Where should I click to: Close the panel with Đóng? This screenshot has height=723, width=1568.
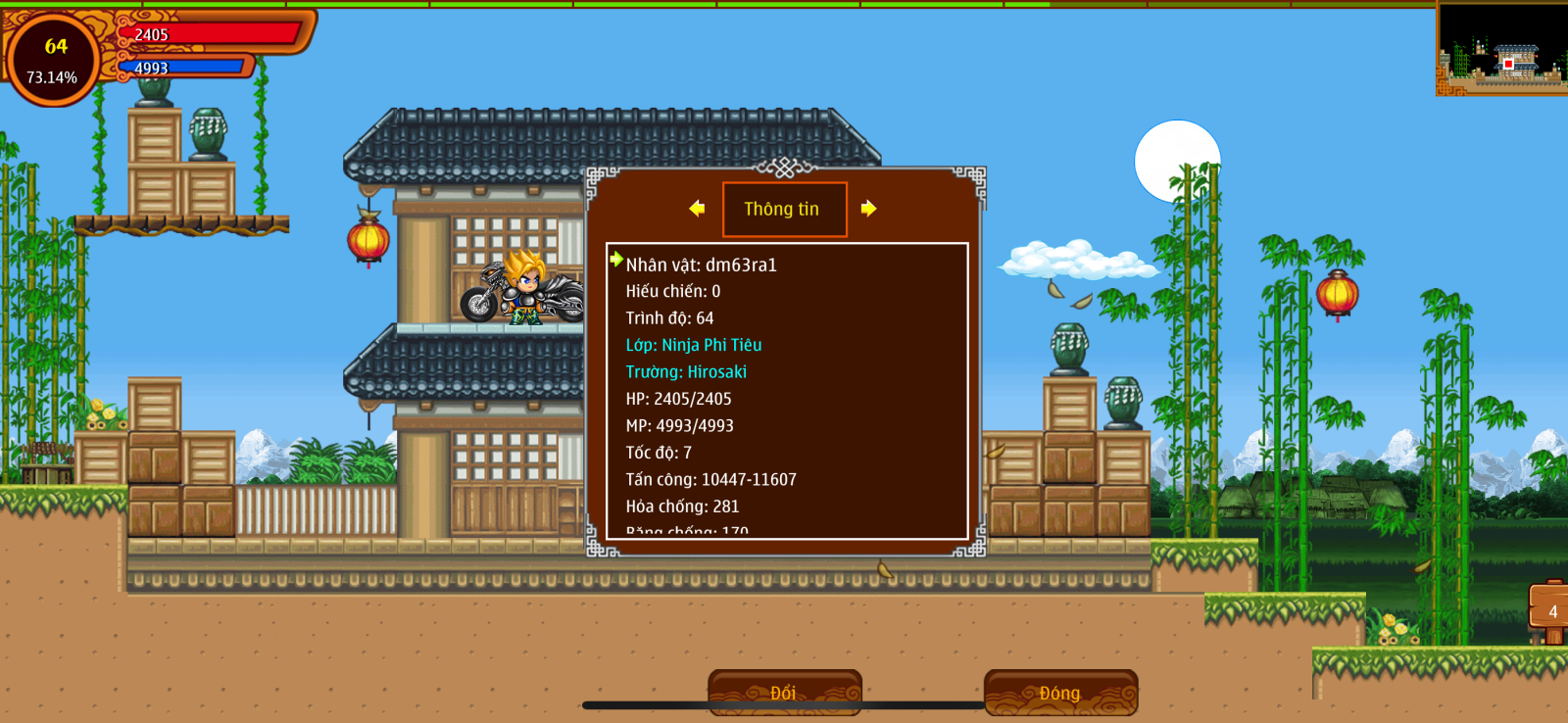point(1060,693)
